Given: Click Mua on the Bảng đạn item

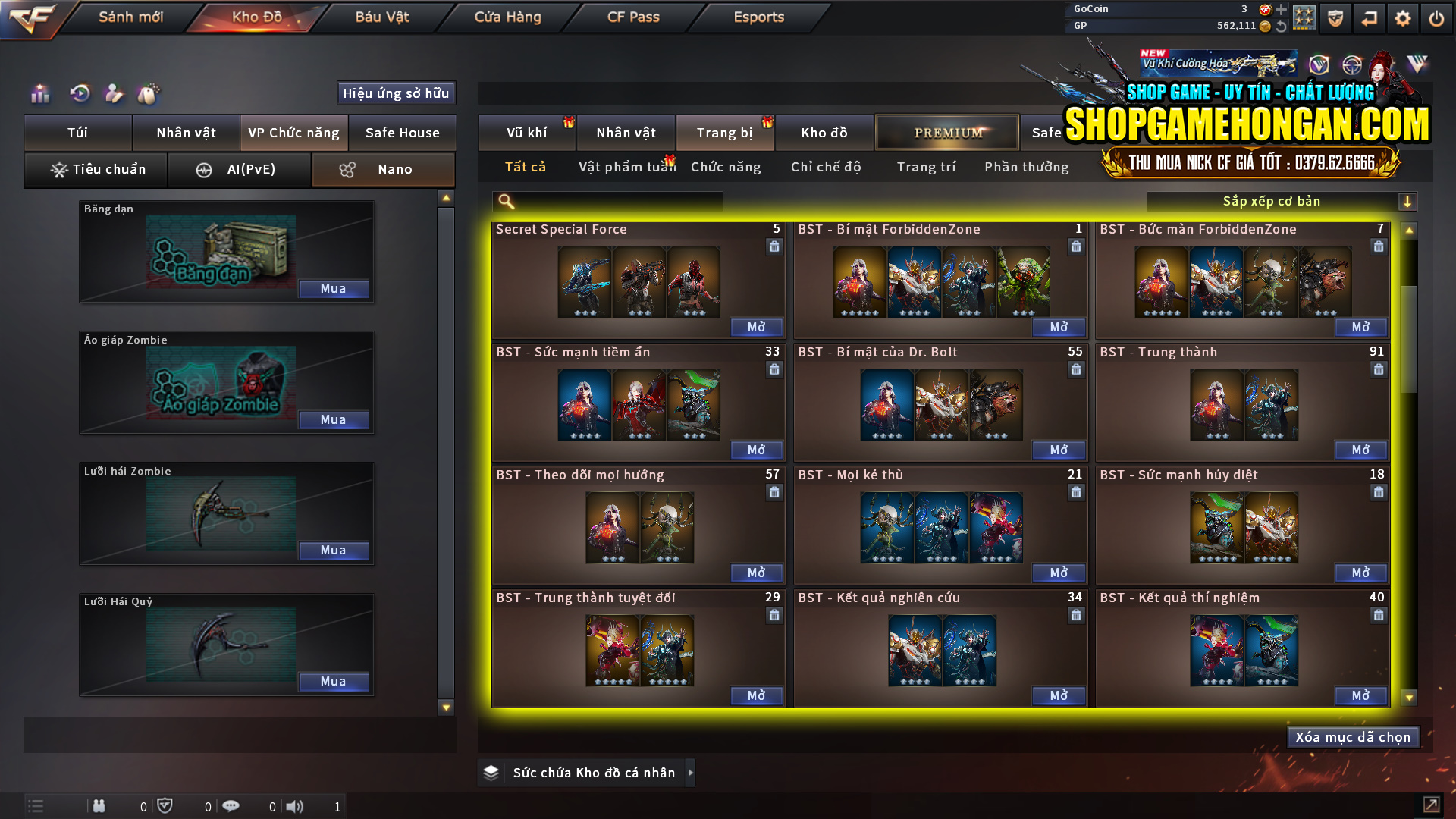Looking at the screenshot, I should pos(334,288).
